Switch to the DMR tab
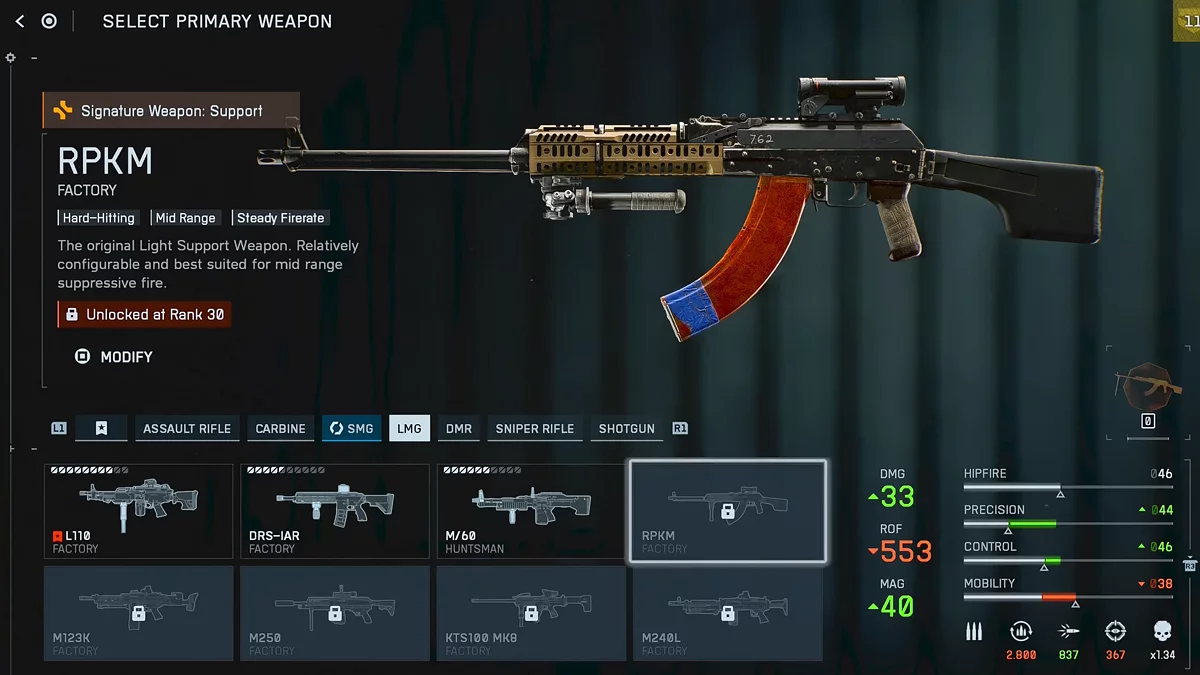1200x675 pixels. pos(459,428)
